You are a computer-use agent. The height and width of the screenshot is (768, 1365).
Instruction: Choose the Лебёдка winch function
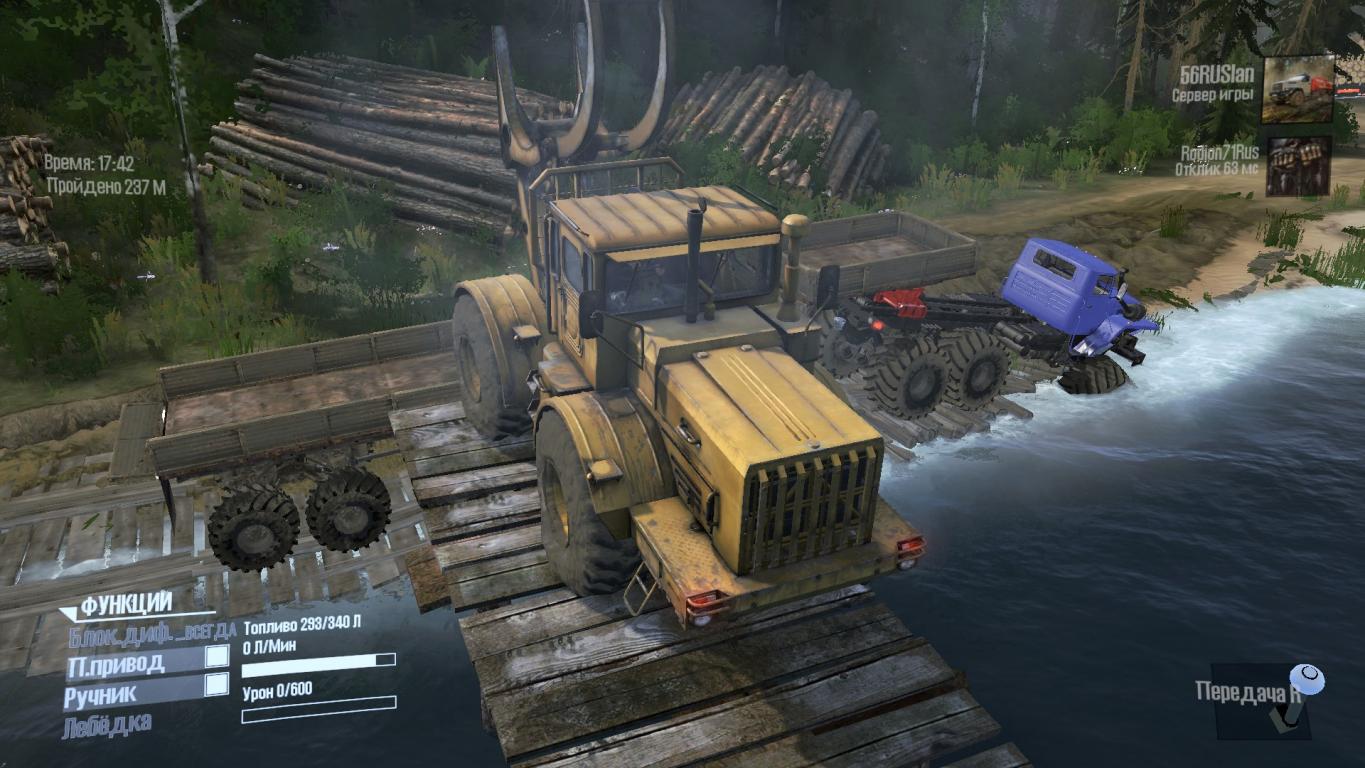pyautogui.click(x=108, y=724)
